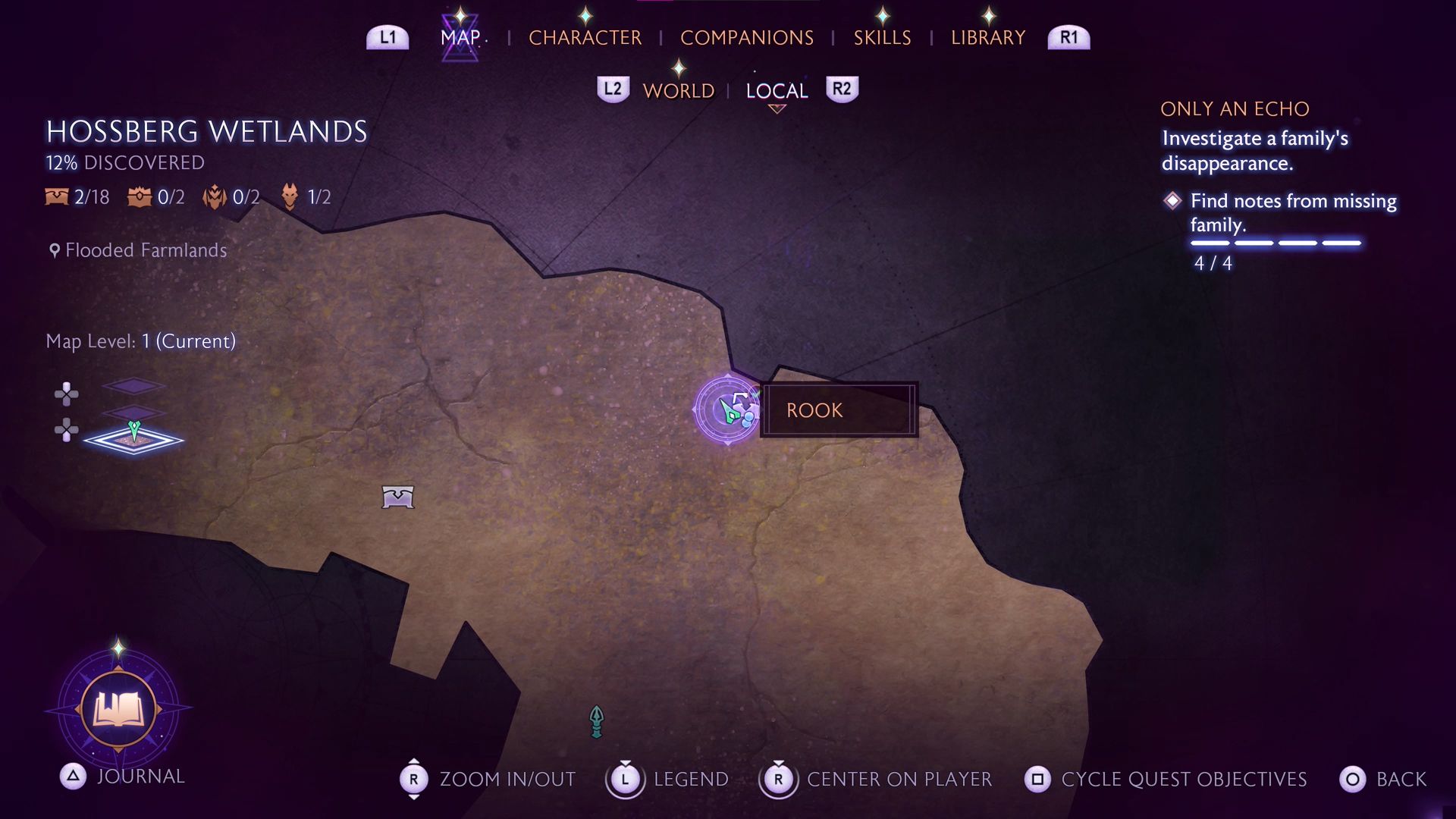Switch to the WORLD map tab
Image resolution: width=1456 pixels, height=819 pixels.
point(678,90)
